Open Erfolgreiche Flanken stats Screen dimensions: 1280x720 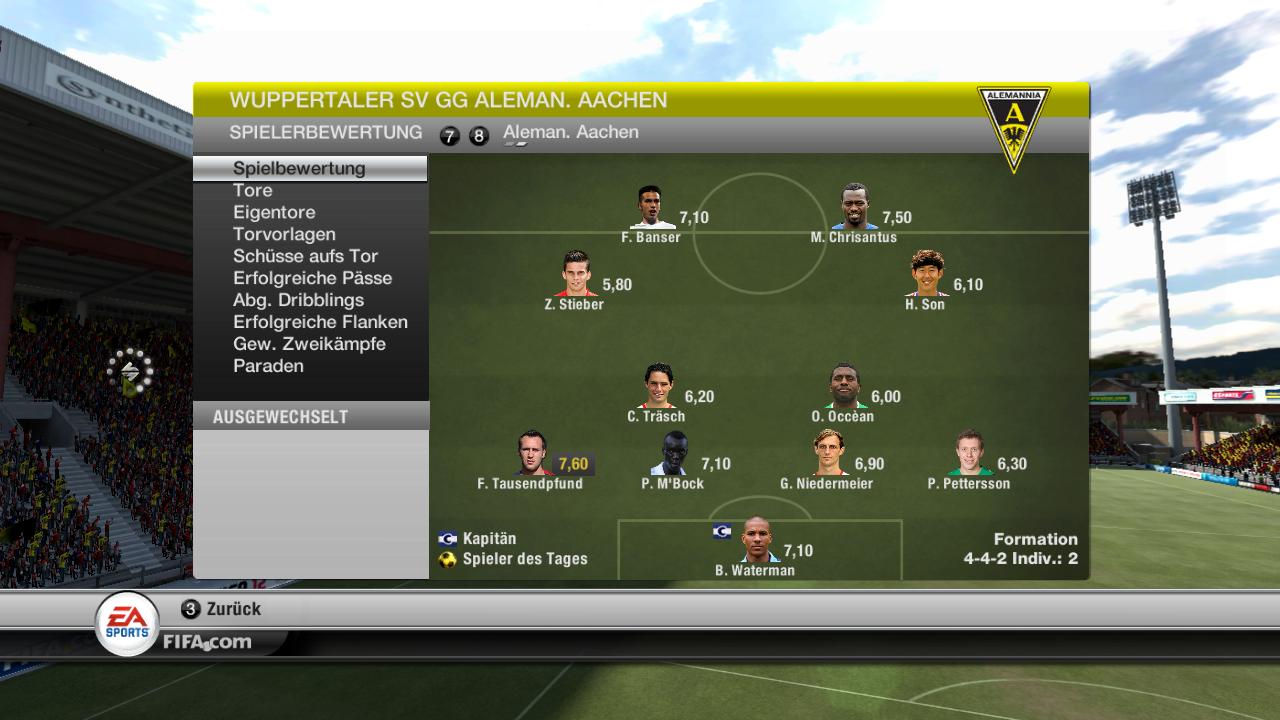[x=320, y=322]
